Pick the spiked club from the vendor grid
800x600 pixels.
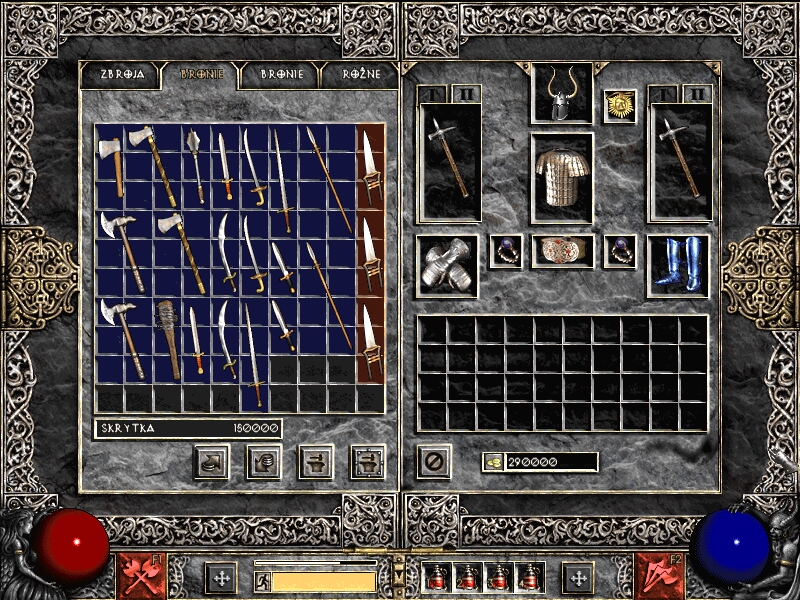coord(168,340)
